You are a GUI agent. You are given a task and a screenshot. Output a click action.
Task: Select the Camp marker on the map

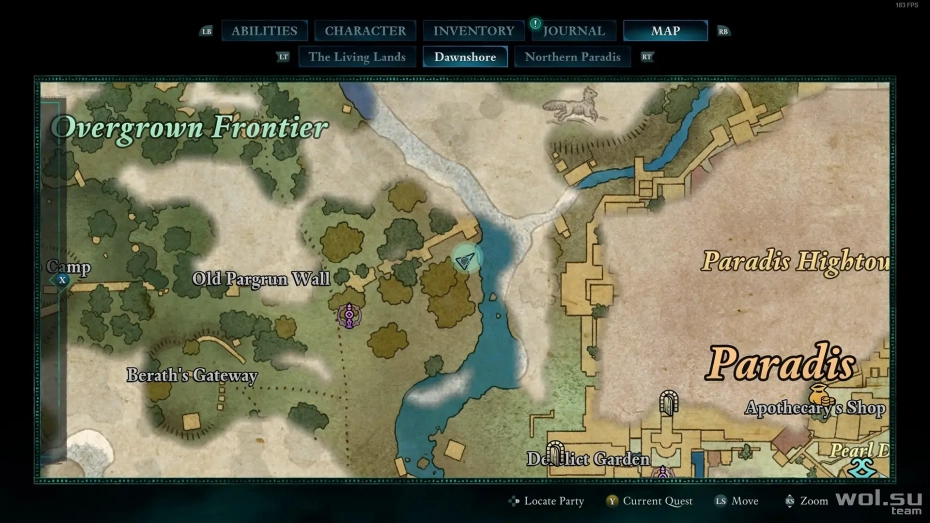pyautogui.click(x=62, y=281)
